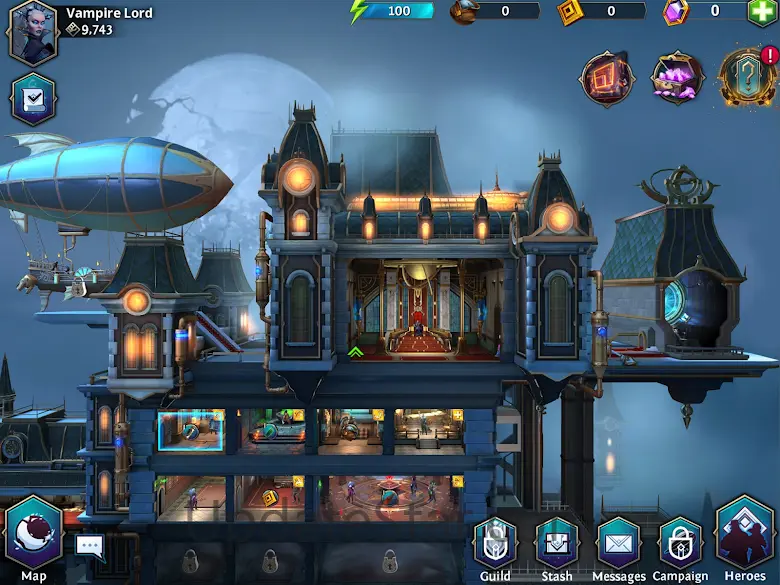Open the question mark icon with alert
Viewport: 780px width, 585px height.
(x=744, y=77)
